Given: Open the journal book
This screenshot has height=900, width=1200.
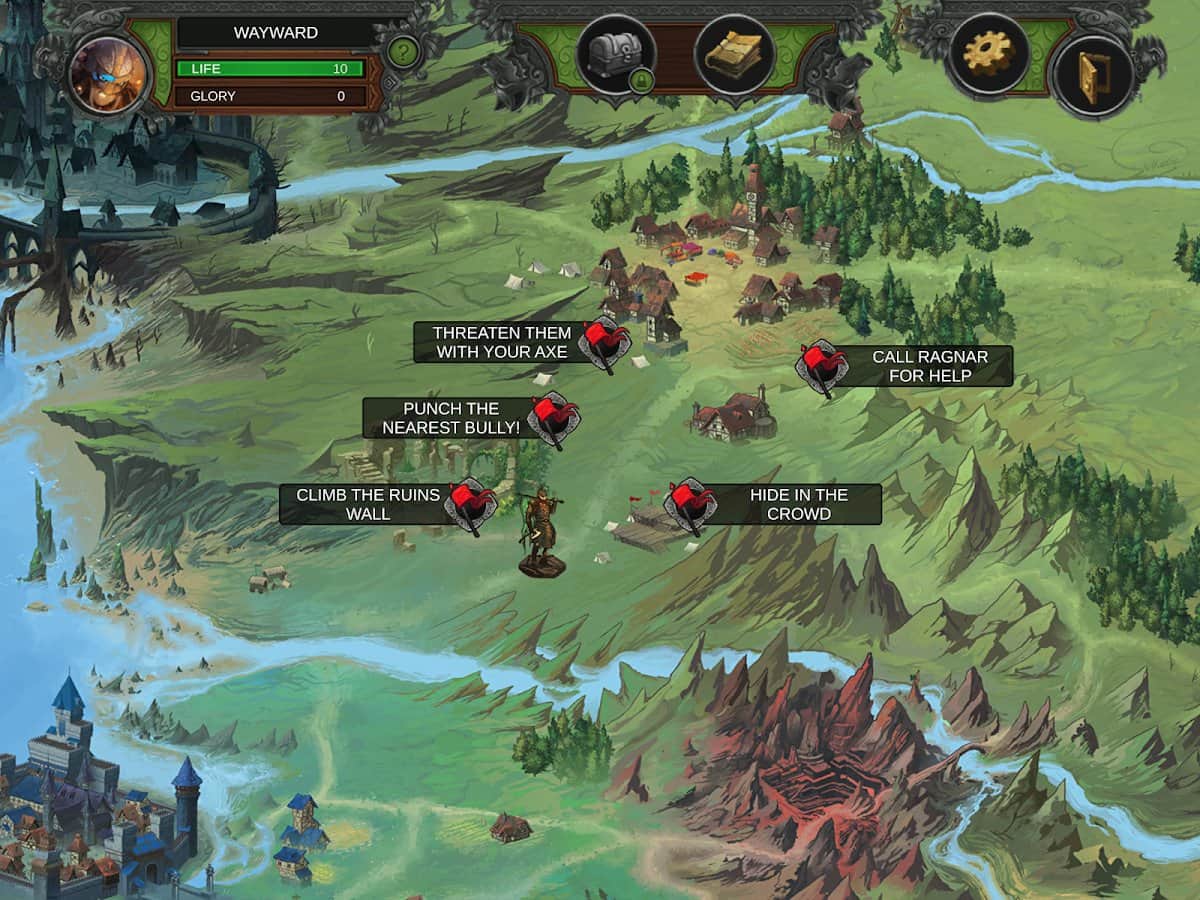Looking at the screenshot, I should point(735,55).
